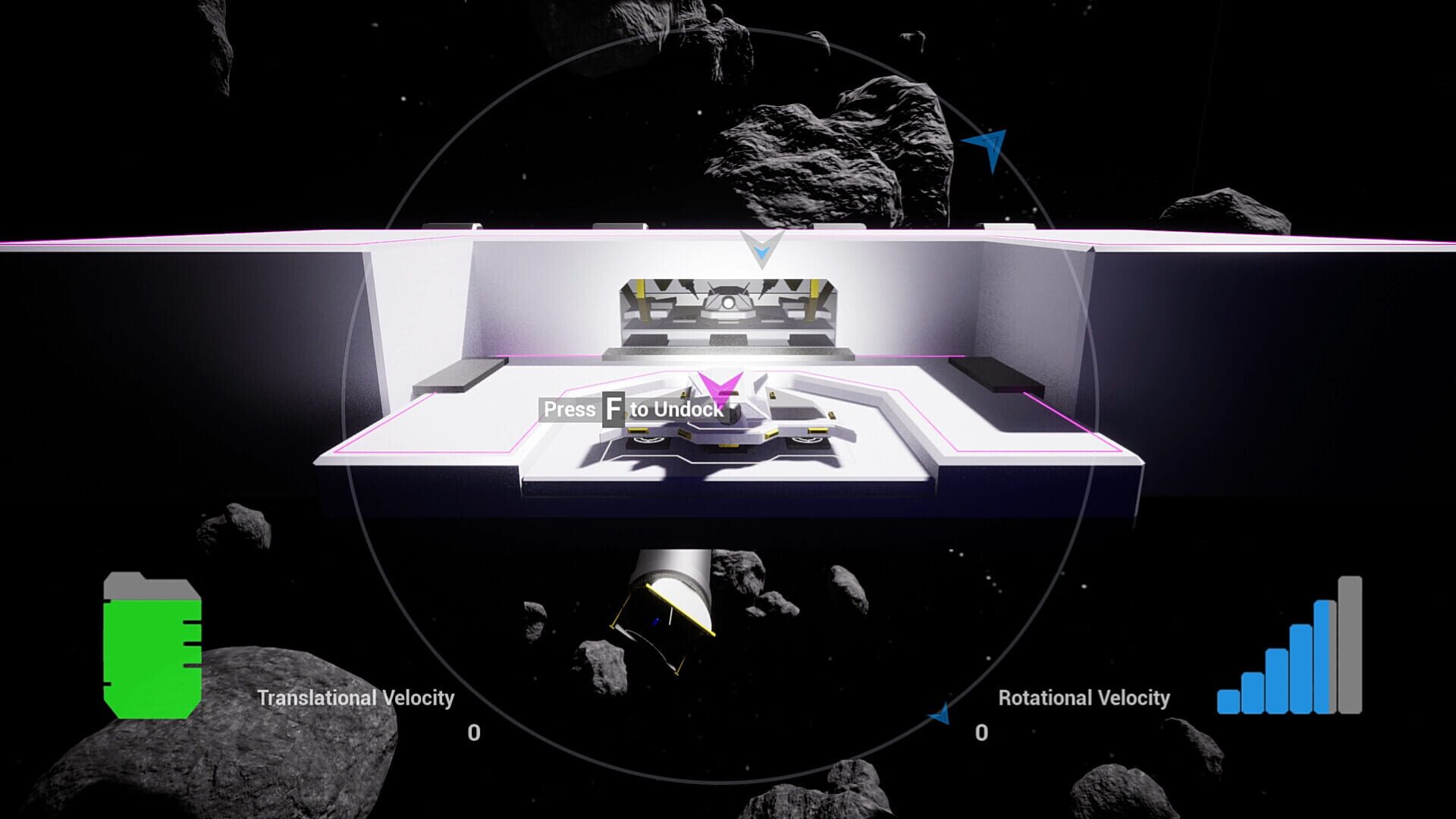Select the Rotational Velocity label
This screenshot has height=819, width=1456.
(1083, 697)
